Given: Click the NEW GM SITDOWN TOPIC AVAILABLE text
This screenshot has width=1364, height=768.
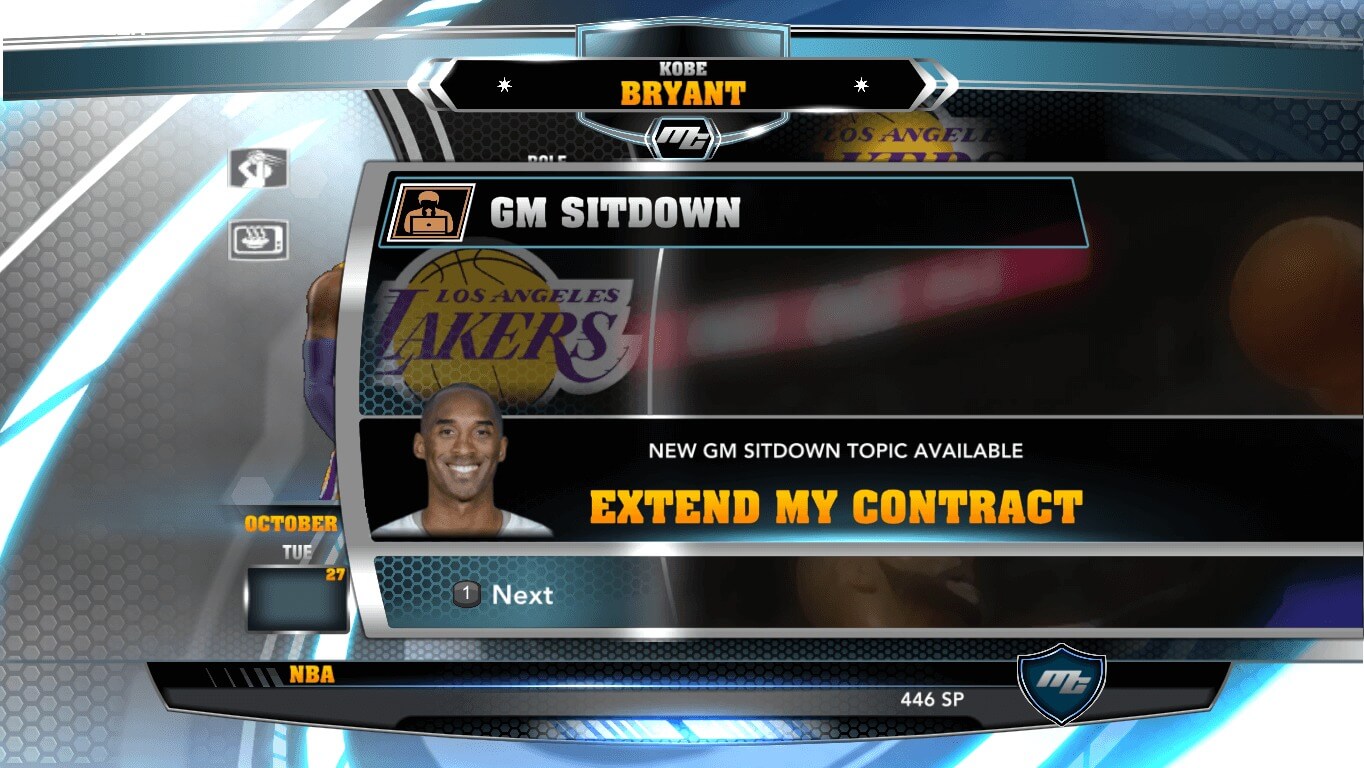Looking at the screenshot, I should tap(838, 450).
